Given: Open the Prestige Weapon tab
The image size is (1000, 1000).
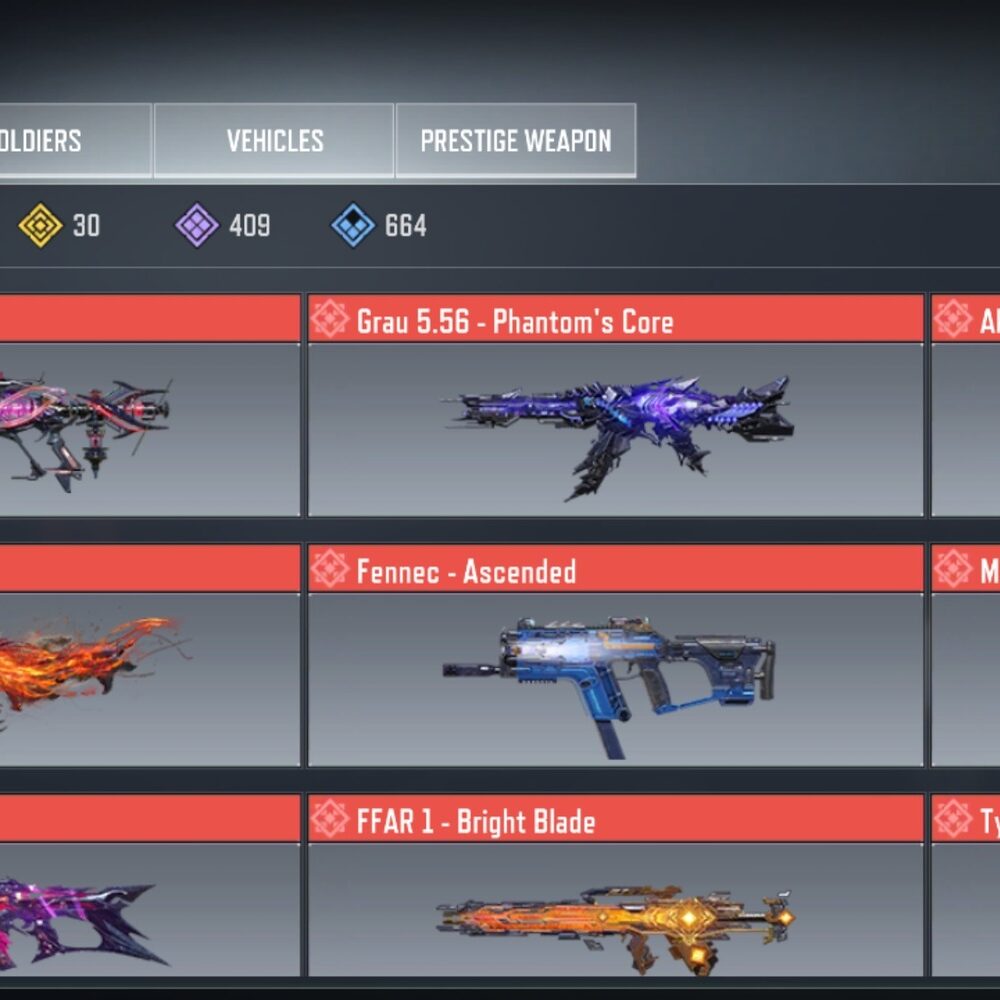Looking at the screenshot, I should coord(515,141).
